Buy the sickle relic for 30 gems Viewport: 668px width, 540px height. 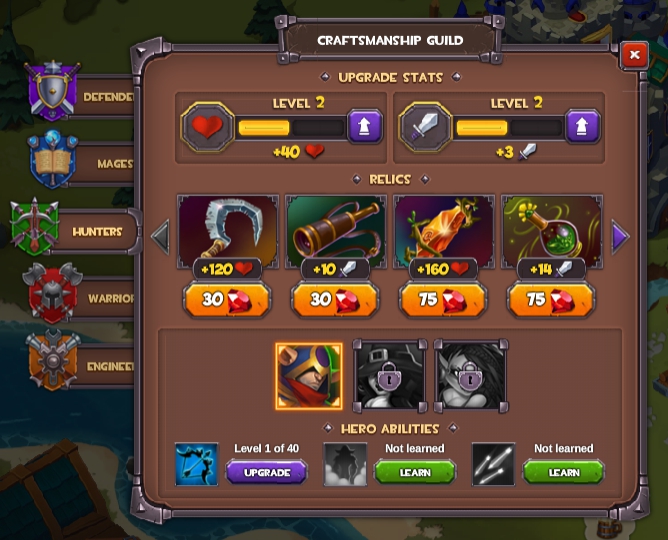(227, 300)
